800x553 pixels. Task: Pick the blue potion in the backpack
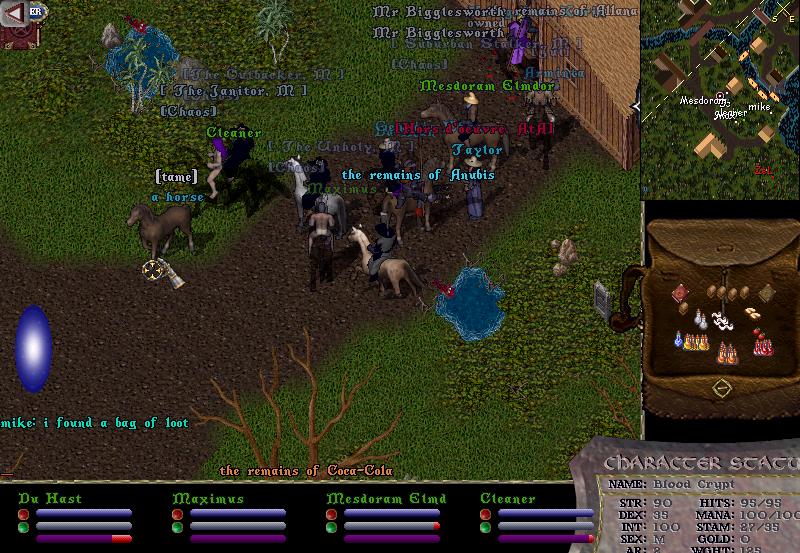click(x=679, y=341)
